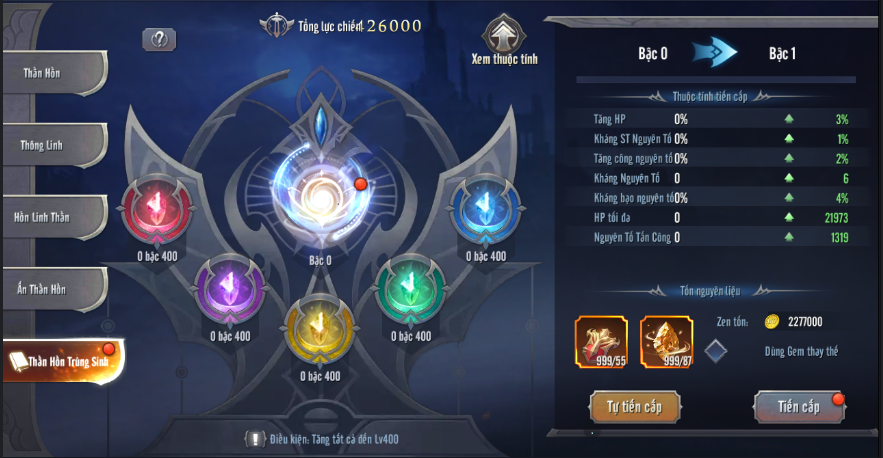Open the question mark help button
The width and height of the screenshot is (883, 458).
point(159,39)
